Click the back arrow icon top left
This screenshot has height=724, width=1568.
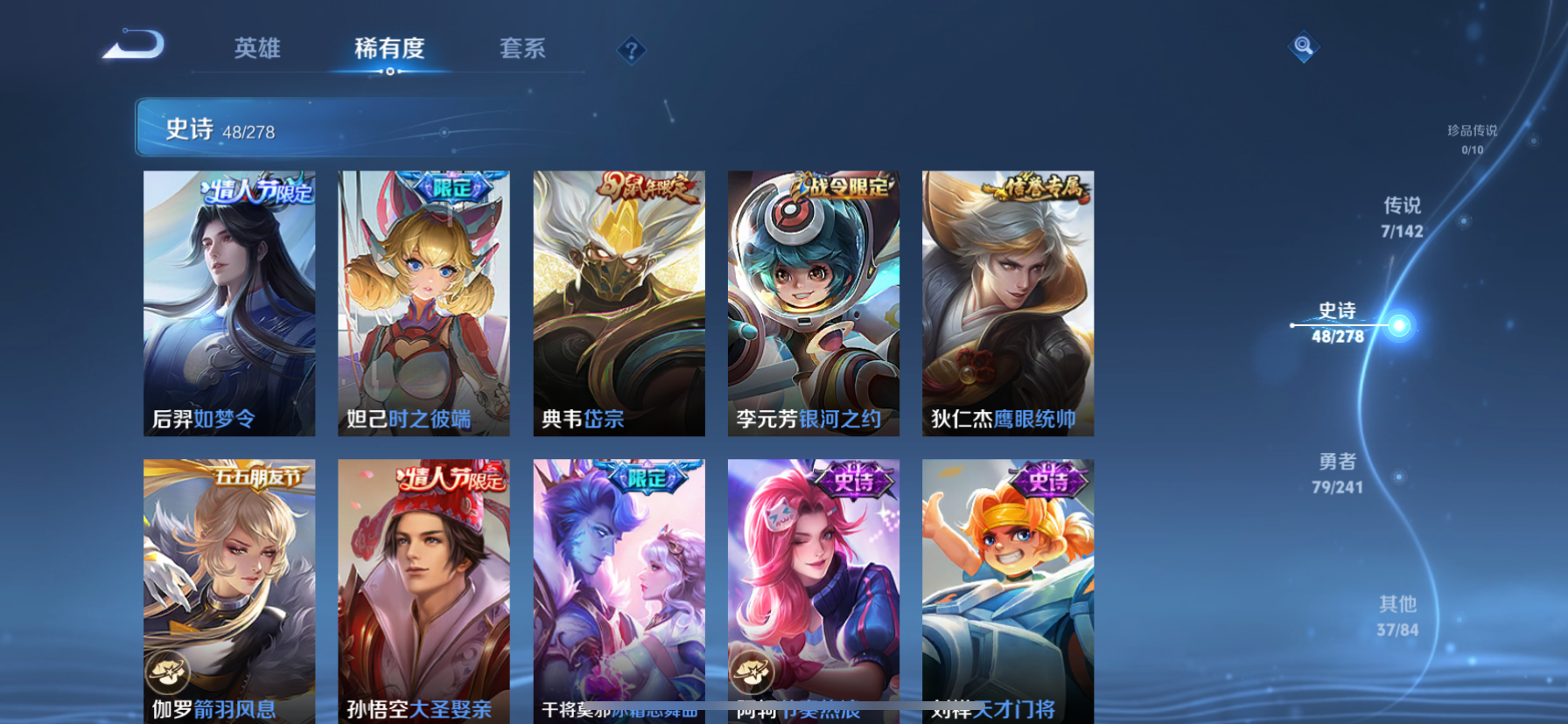[x=133, y=44]
